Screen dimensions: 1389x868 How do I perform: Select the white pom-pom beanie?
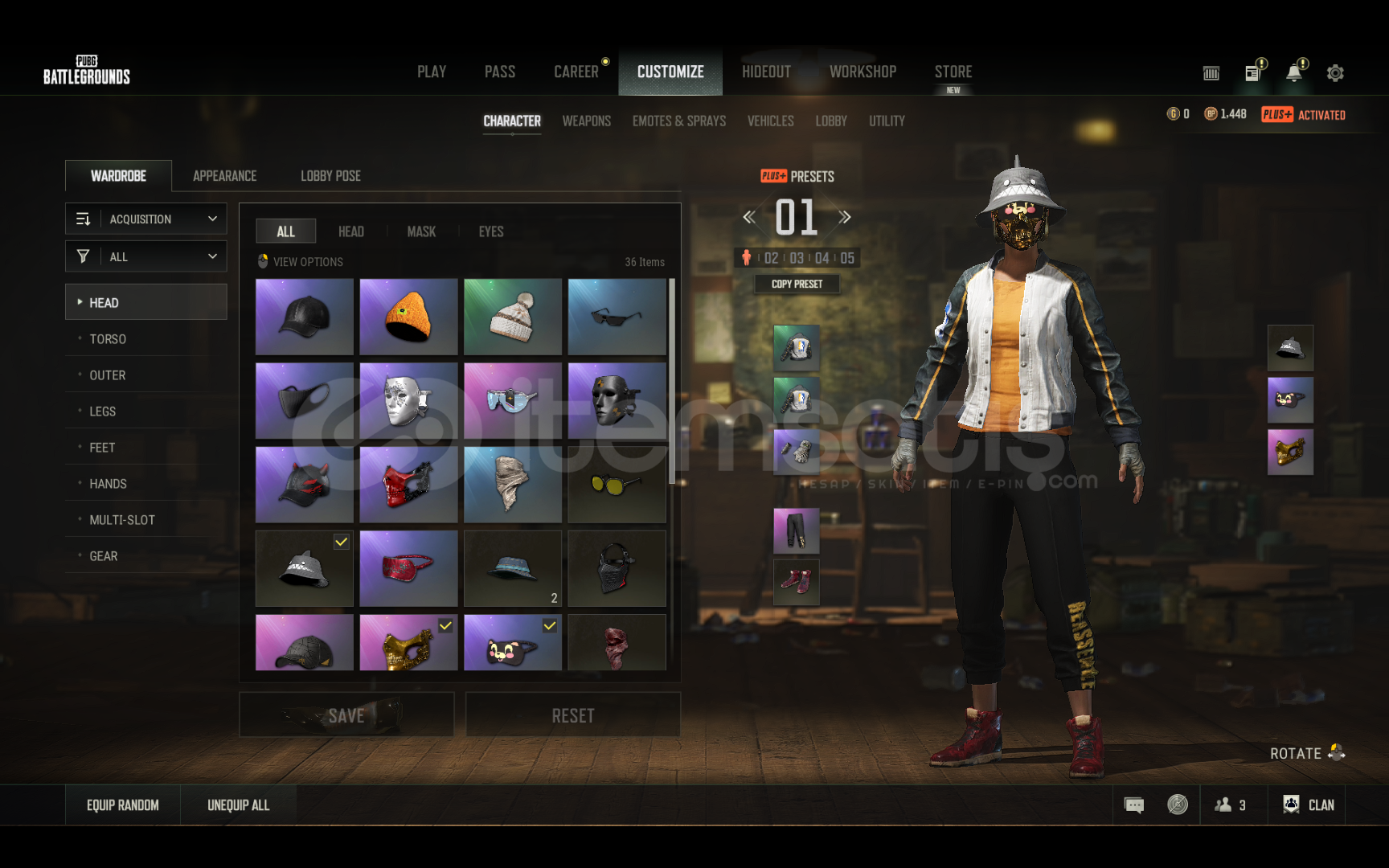click(513, 317)
